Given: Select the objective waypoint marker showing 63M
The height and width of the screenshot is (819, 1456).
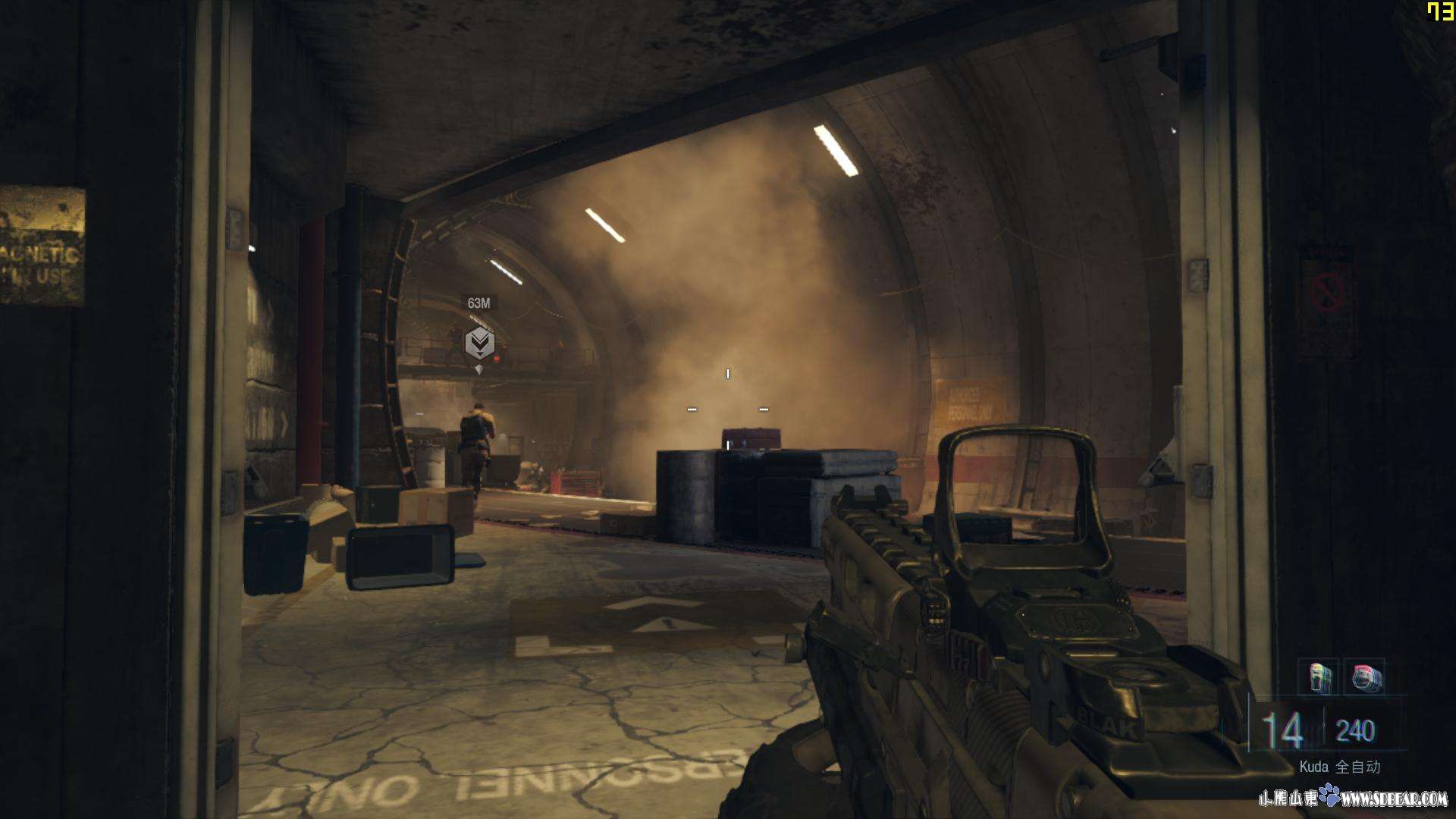Looking at the screenshot, I should coord(479,344).
